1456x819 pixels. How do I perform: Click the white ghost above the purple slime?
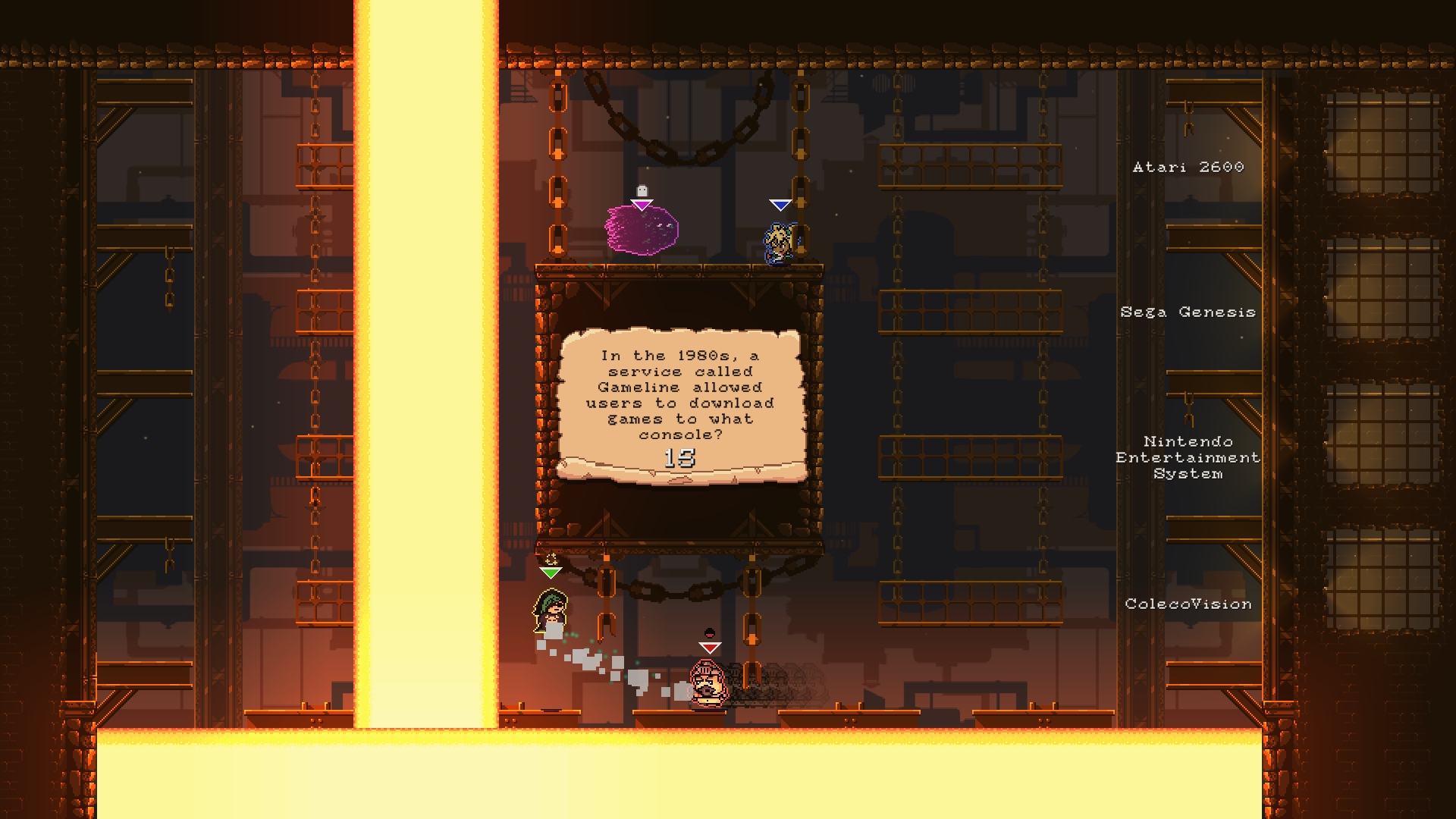pyautogui.click(x=641, y=191)
